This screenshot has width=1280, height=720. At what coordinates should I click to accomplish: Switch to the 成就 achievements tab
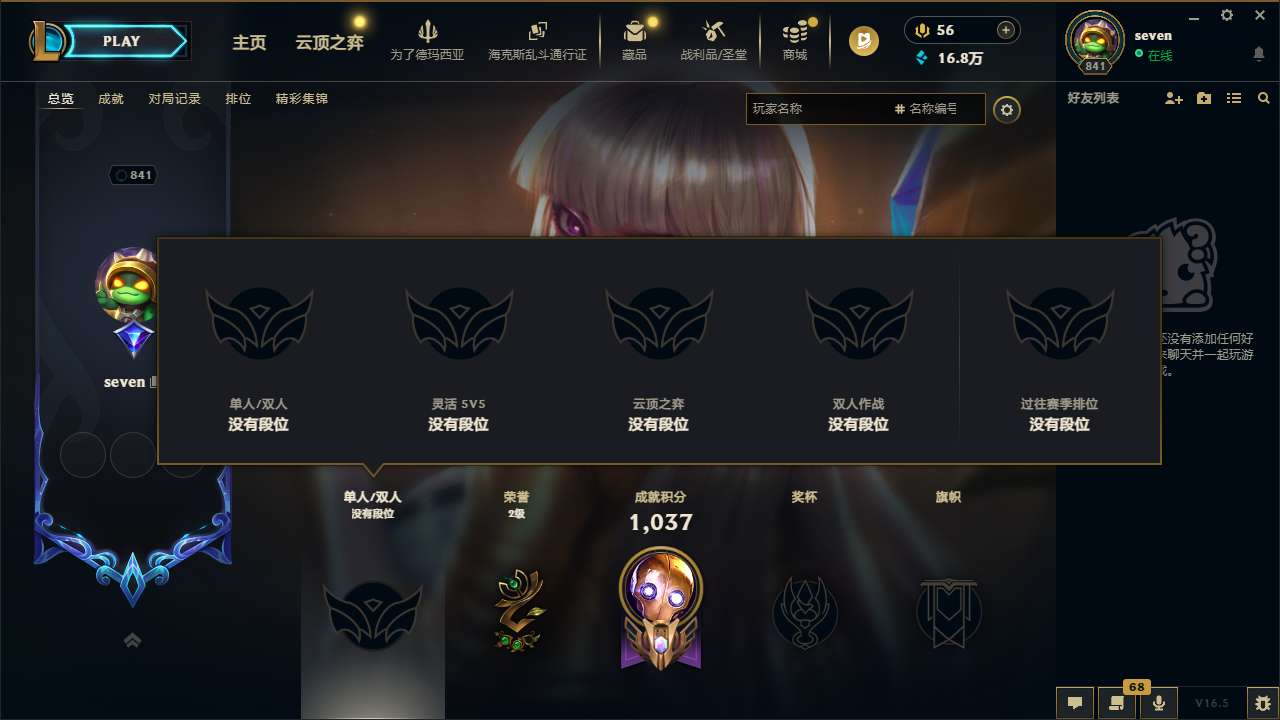[x=110, y=98]
